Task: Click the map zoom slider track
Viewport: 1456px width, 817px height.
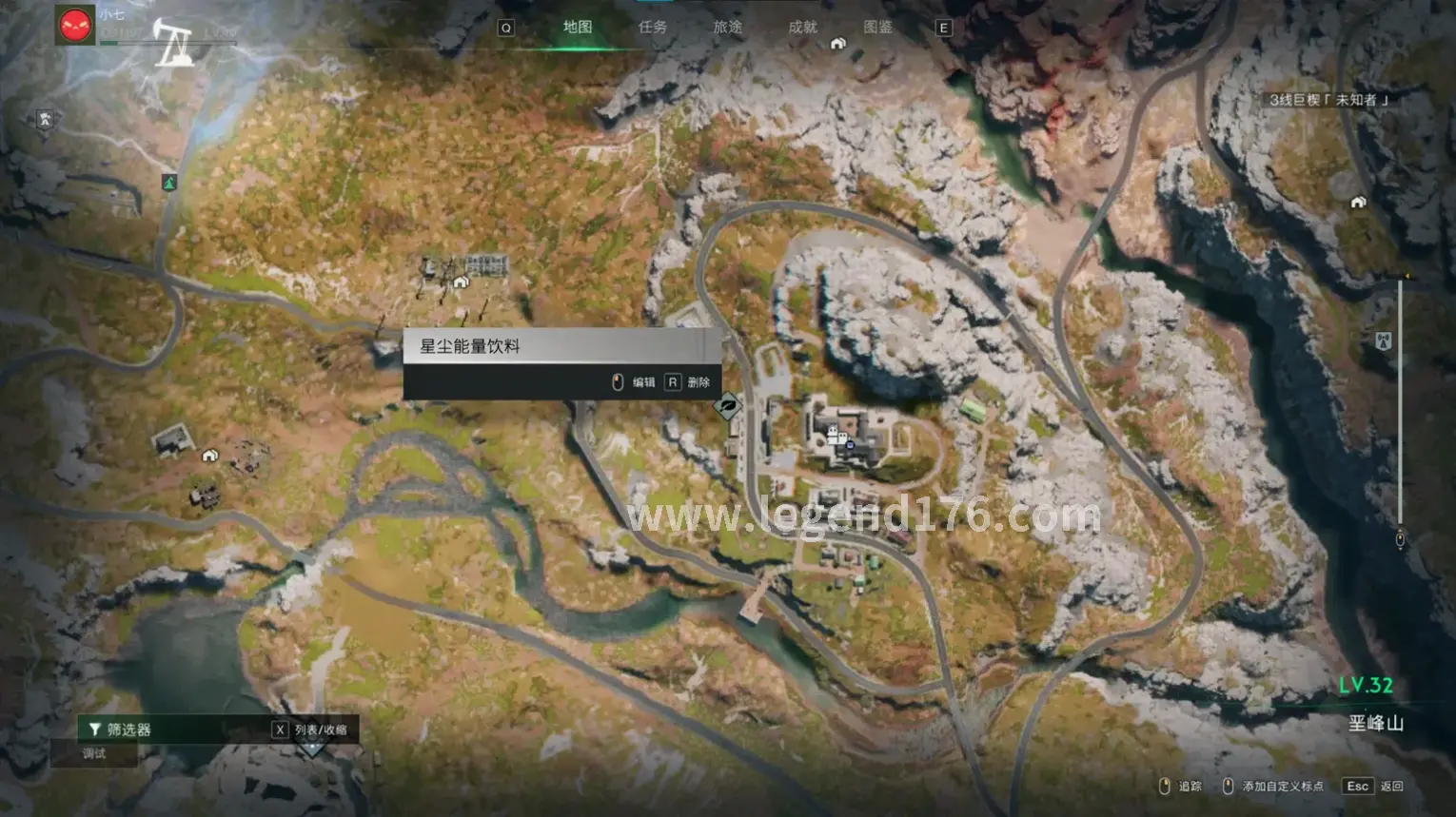Action: tap(1400, 409)
